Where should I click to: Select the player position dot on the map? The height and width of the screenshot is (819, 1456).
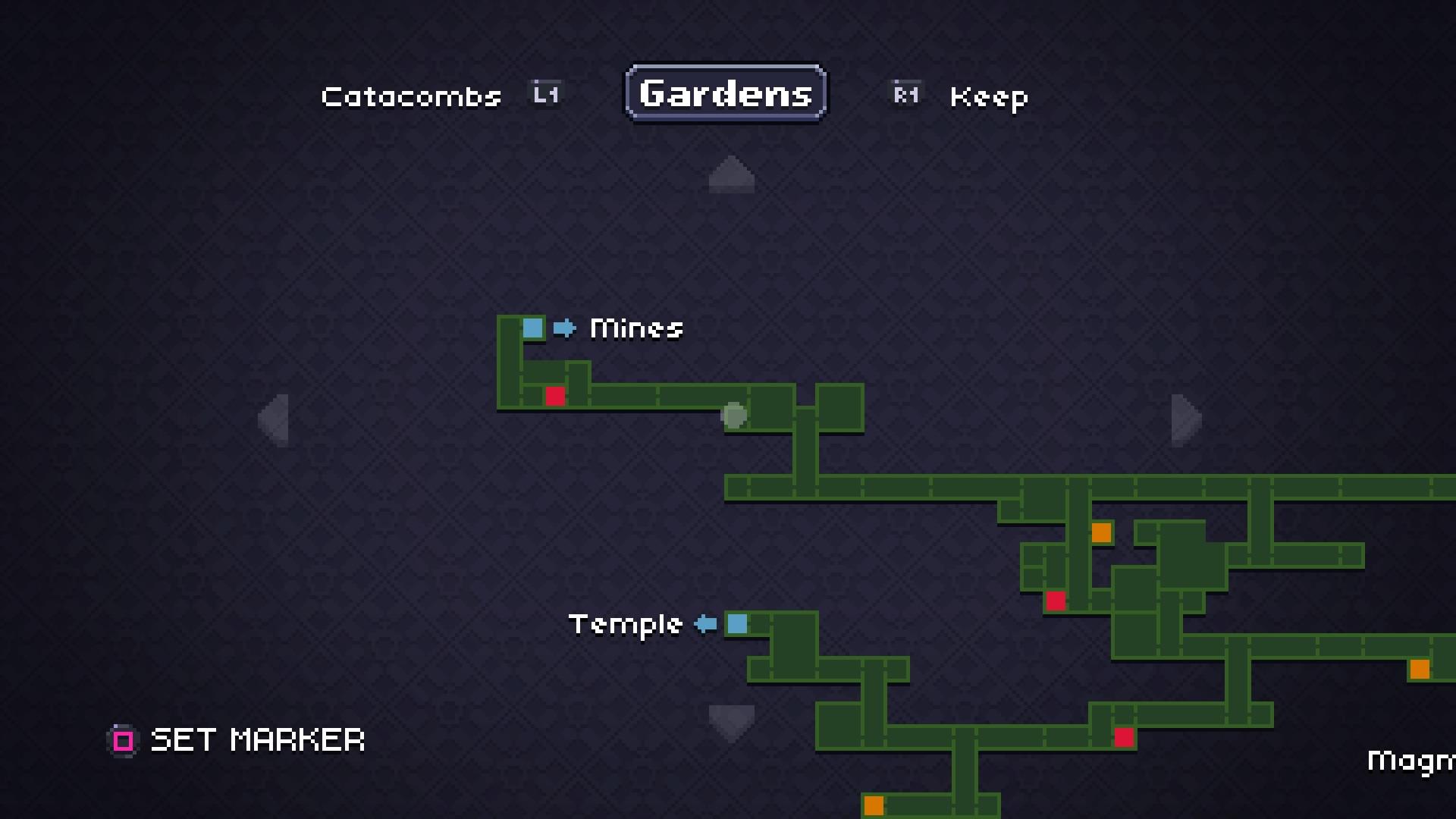(x=733, y=414)
